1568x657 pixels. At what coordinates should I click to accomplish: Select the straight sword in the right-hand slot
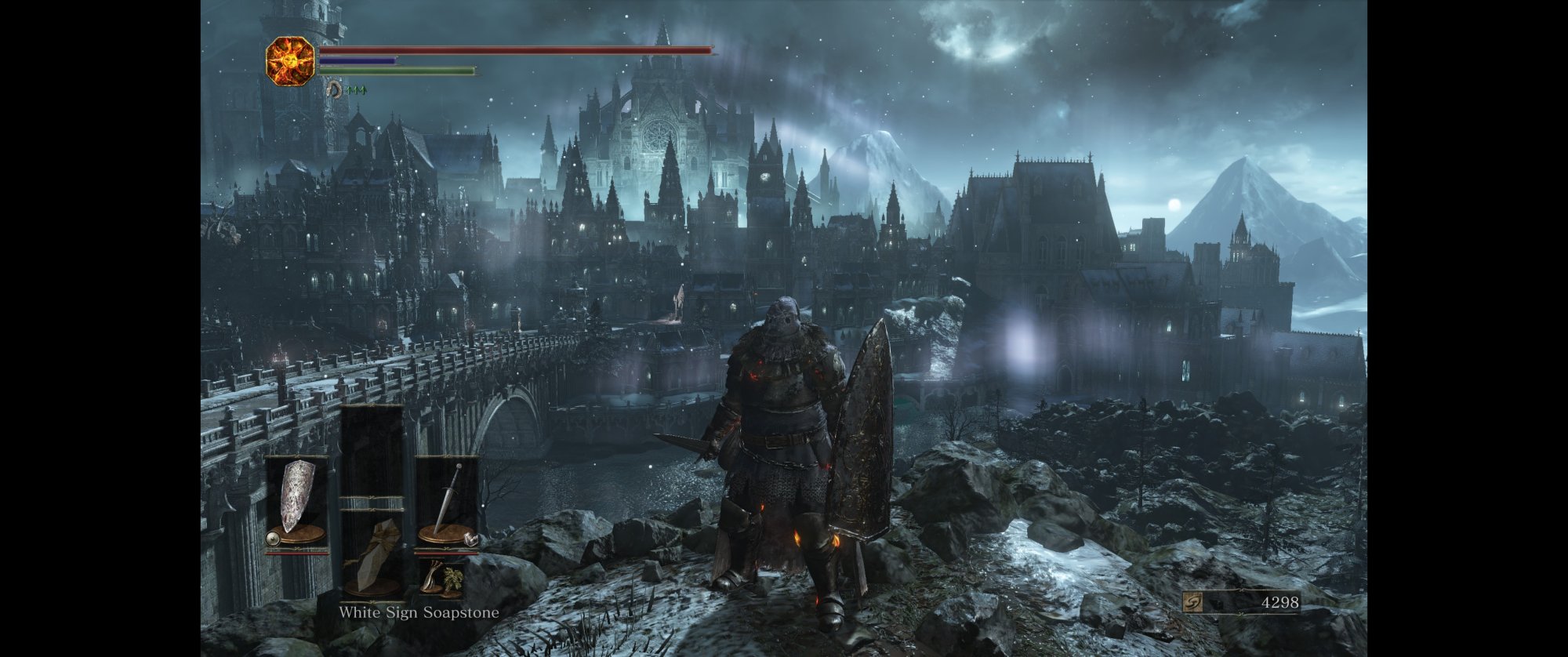coord(448,500)
